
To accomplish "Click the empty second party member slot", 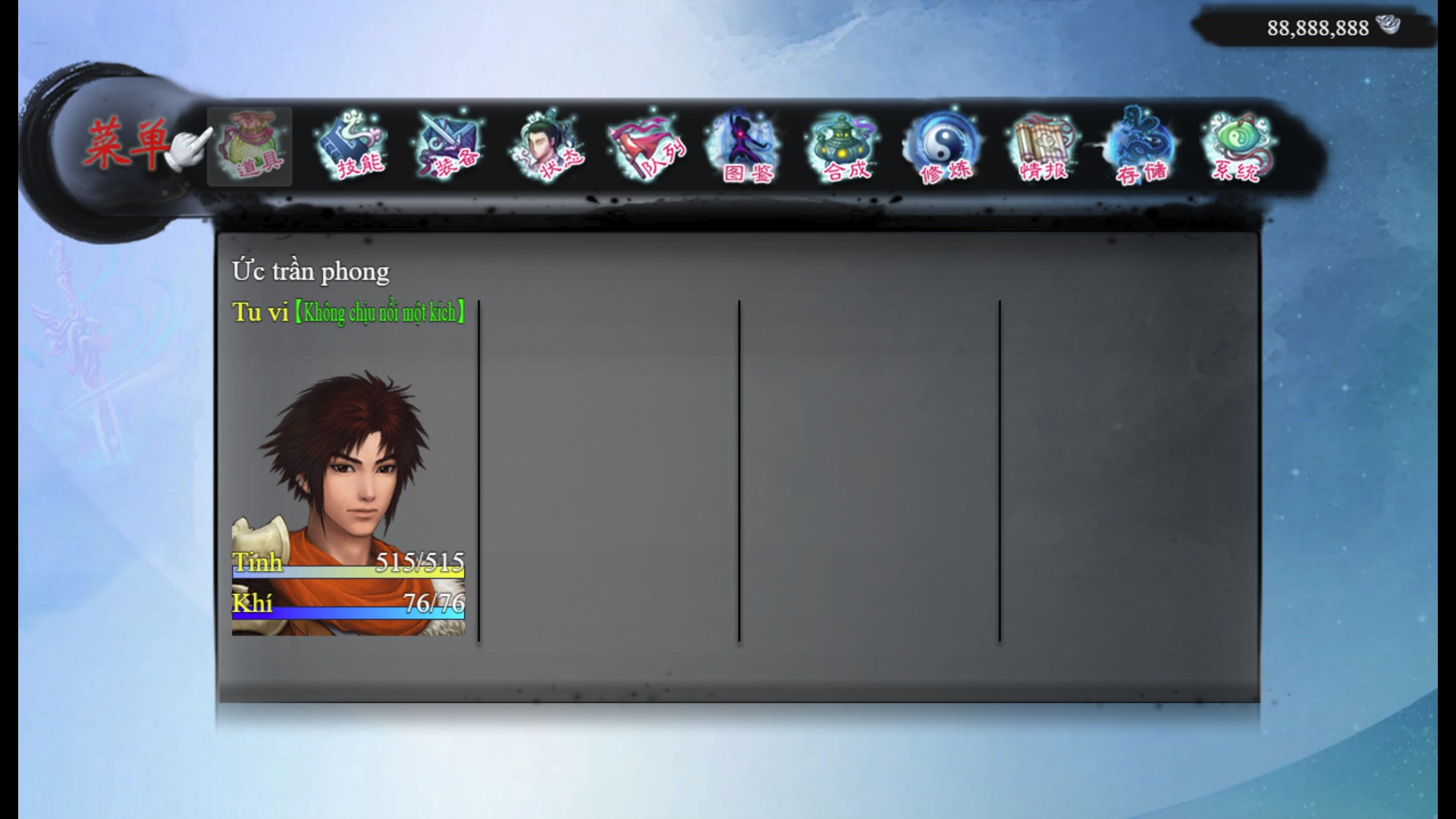I will click(x=607, y=470).
